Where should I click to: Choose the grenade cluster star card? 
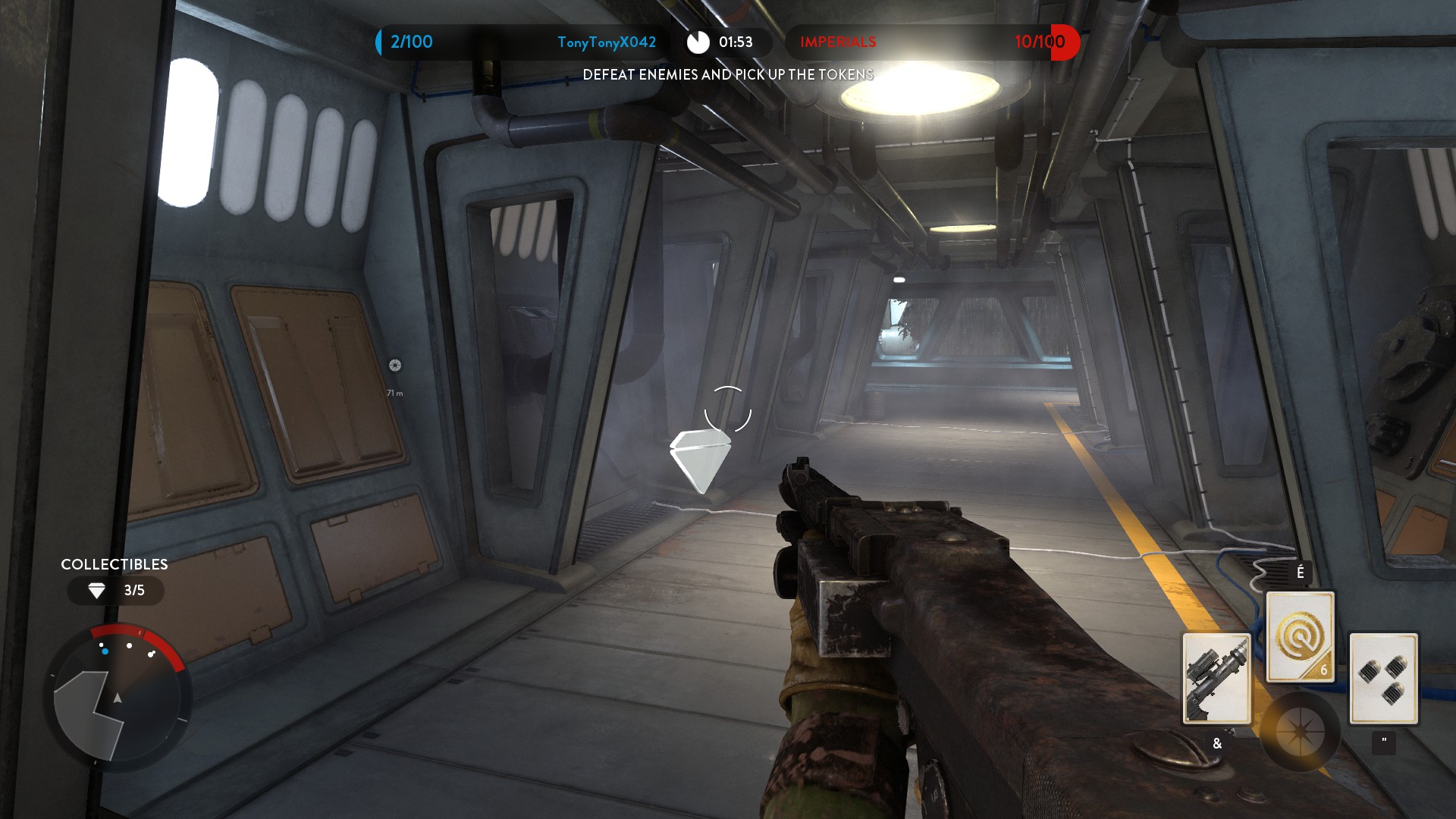coord(1383,678)
